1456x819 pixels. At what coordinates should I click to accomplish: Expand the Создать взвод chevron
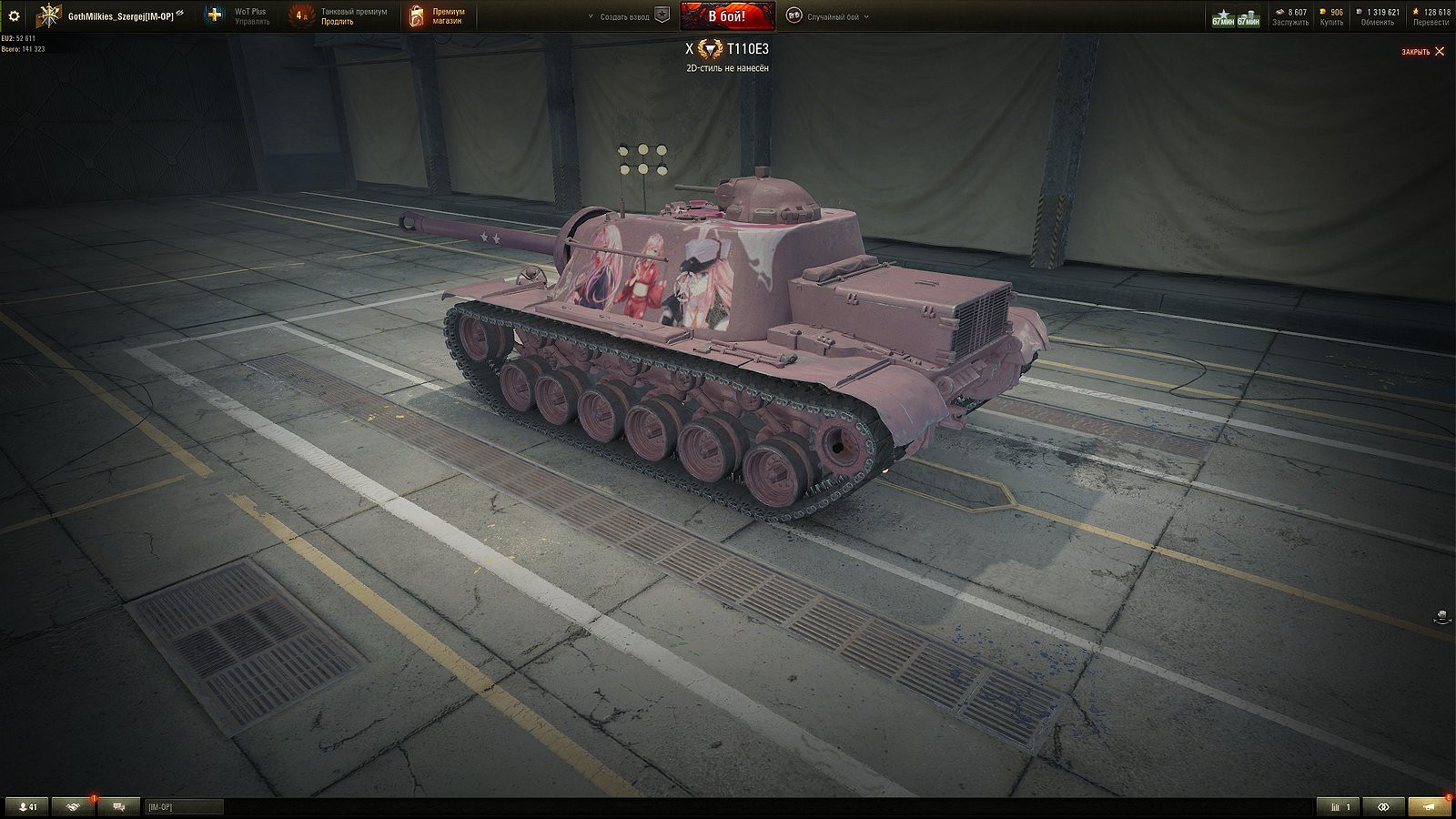(591, 15)
